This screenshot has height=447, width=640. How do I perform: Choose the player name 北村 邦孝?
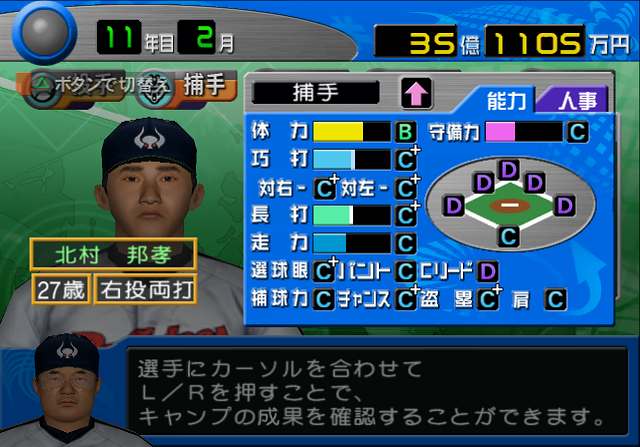[112, 254]
